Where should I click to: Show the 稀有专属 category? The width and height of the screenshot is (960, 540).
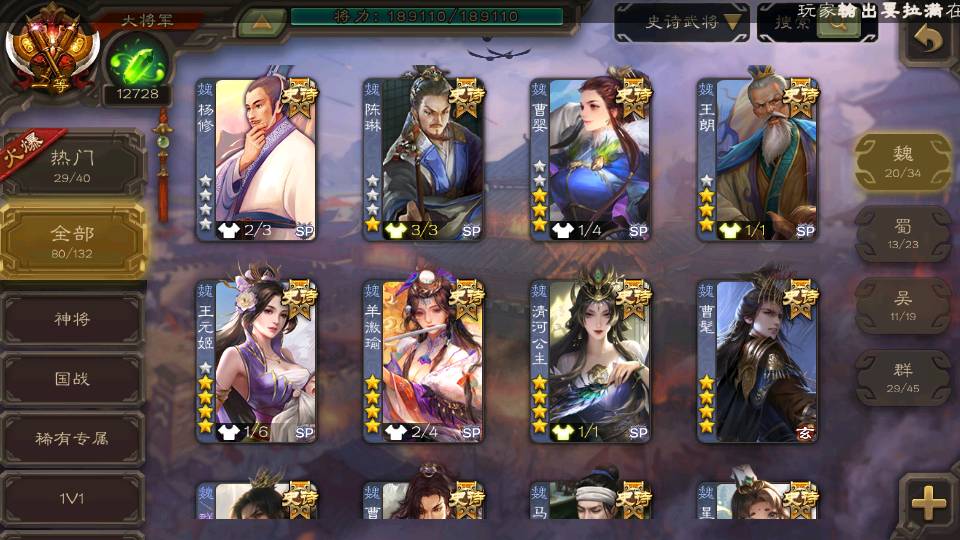[x=72, y=438]
